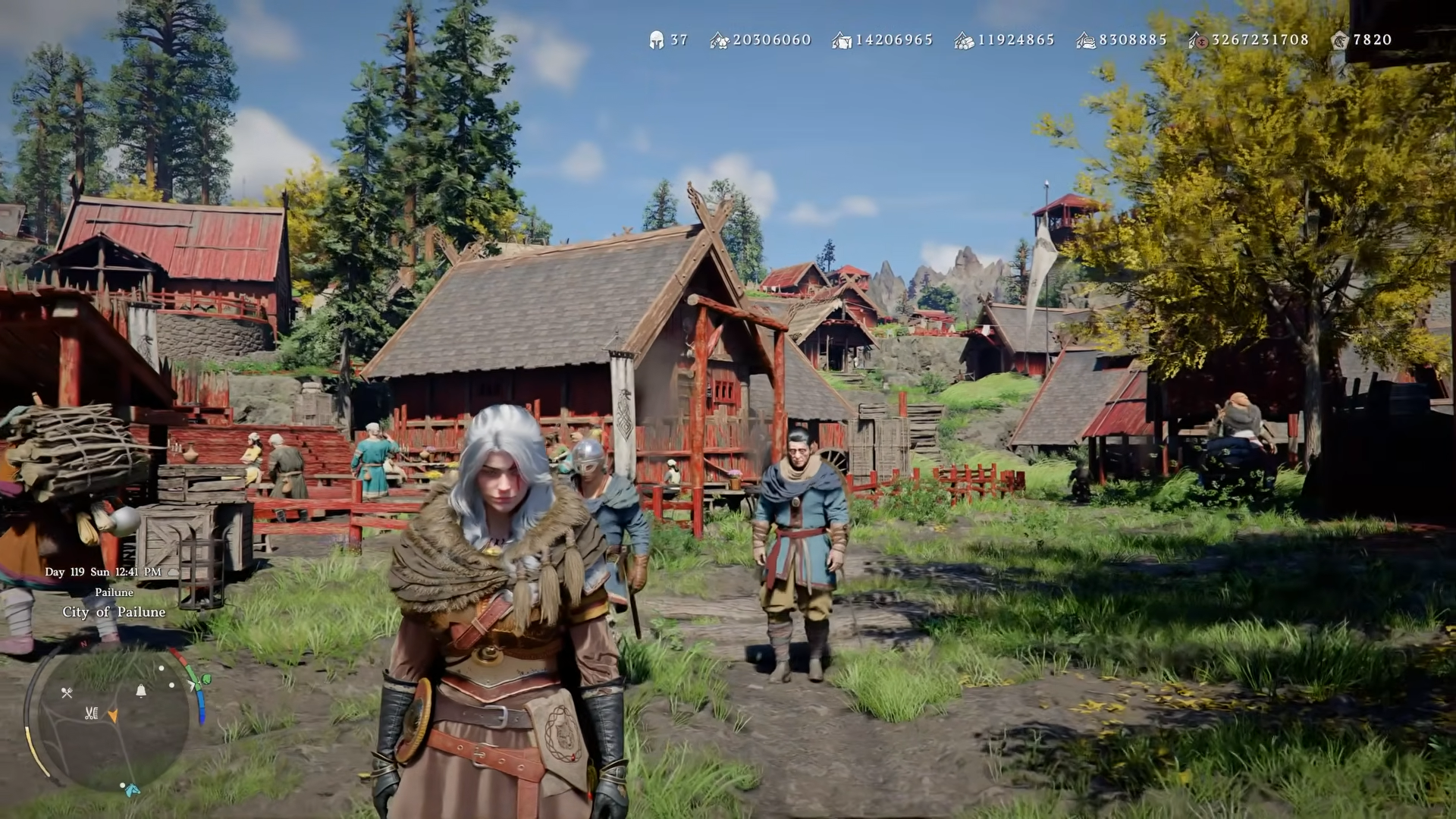Select the wood logs resource icon
Image resolution: width=1456 pixels, height=819 pixels.
click(964, 40)
